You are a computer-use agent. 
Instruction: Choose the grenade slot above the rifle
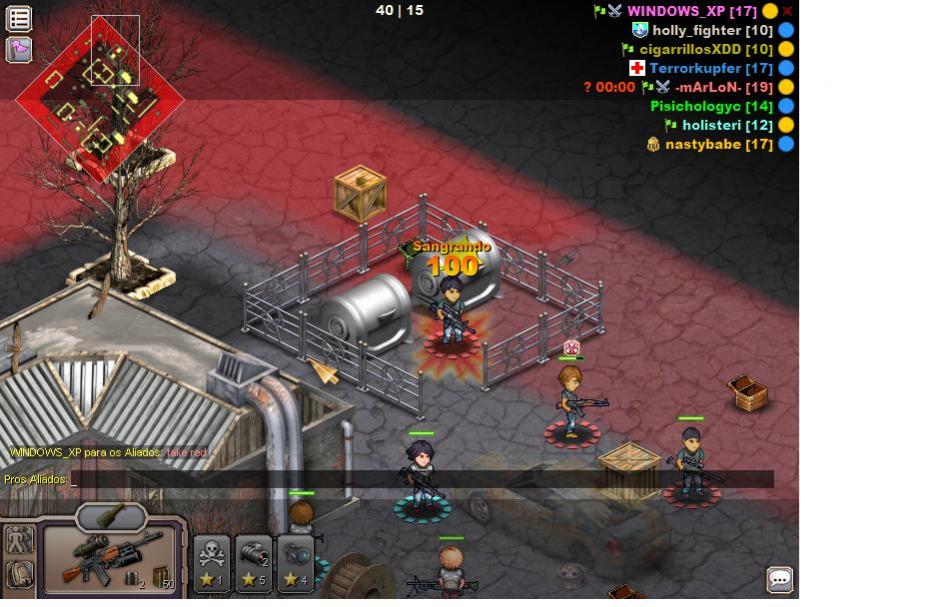pyautogui.click(x=111, y=515)
